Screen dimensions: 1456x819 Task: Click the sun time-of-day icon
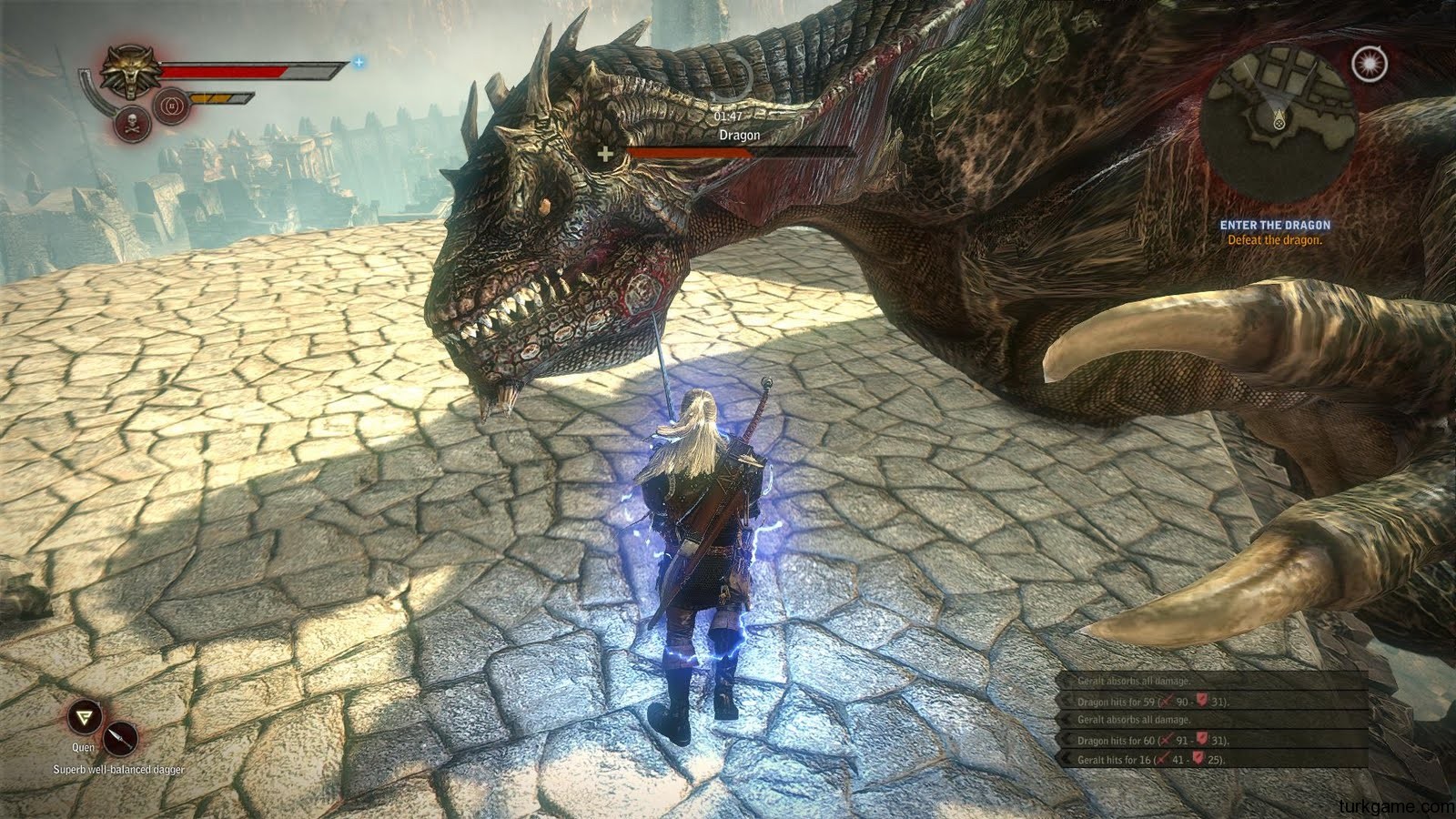[1365, 63]
